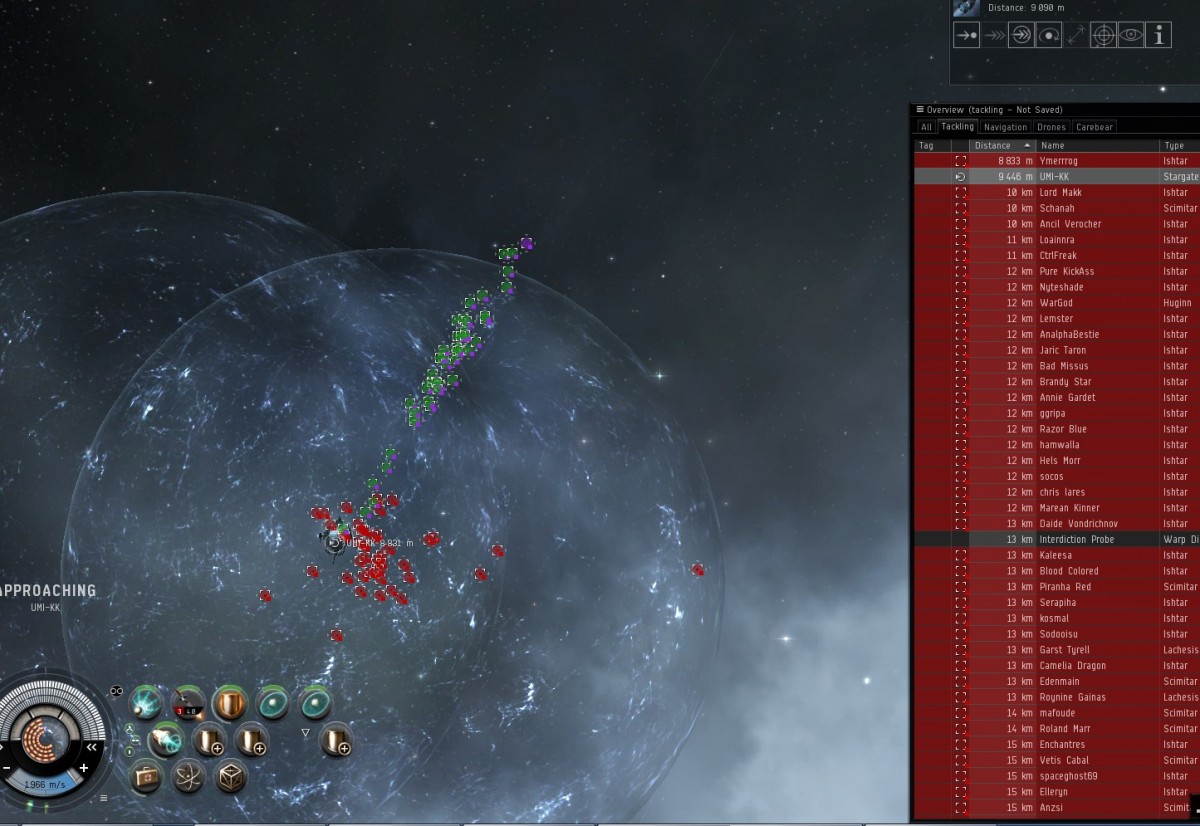Lock target with the crosshair button

[x=1103, y=35]
